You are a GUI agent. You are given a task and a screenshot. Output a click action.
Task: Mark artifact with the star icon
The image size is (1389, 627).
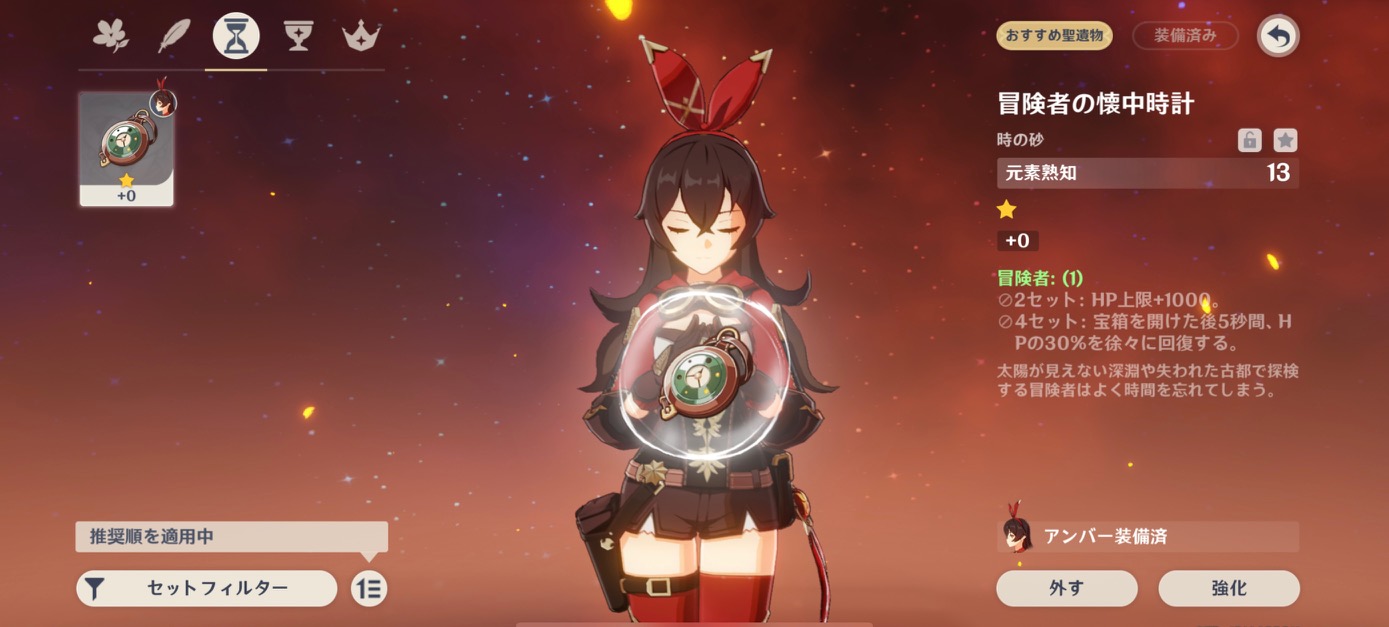1285,140
